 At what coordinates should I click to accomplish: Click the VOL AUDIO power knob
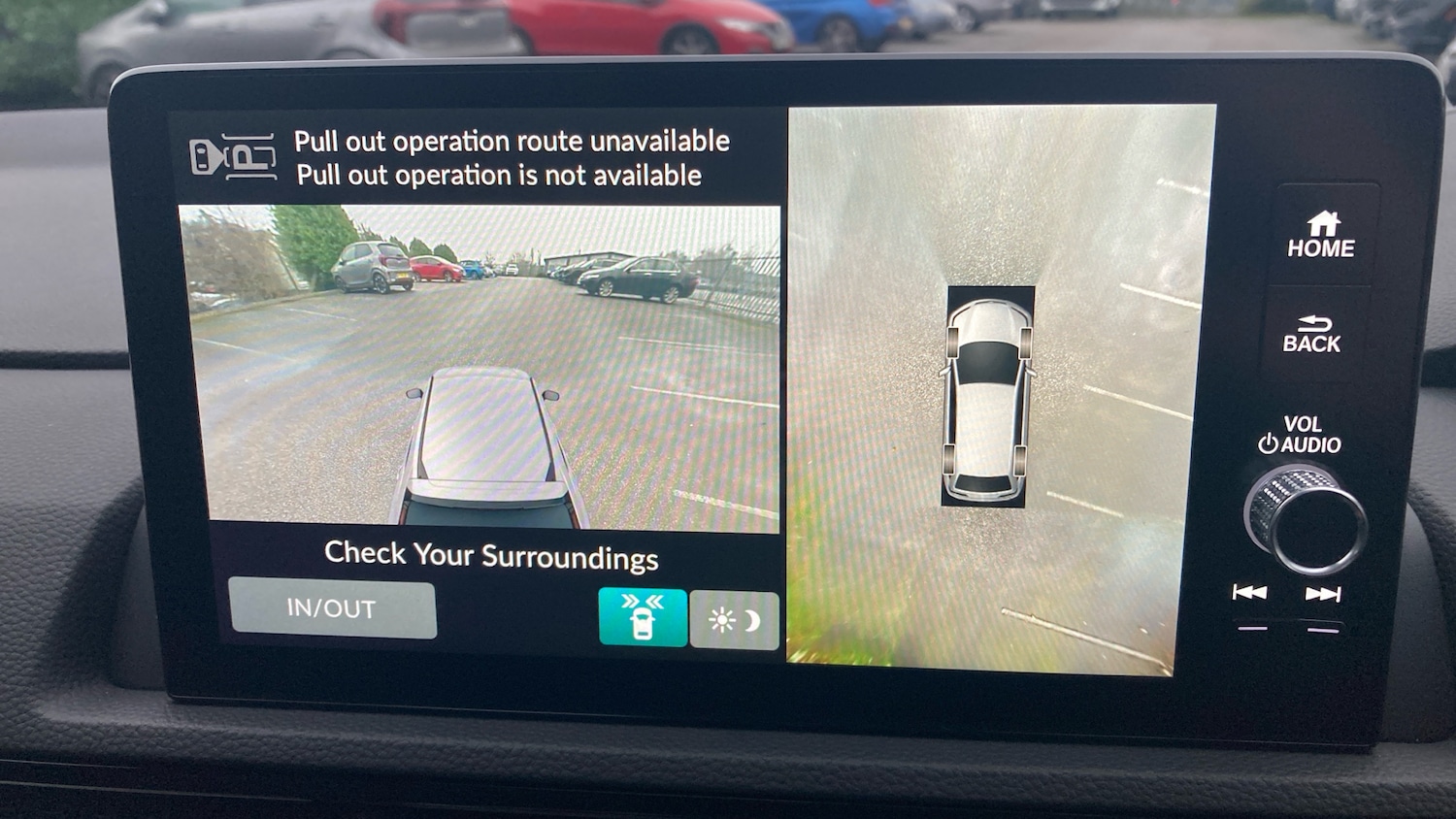pyautogui.click(x=1305, y=518)
